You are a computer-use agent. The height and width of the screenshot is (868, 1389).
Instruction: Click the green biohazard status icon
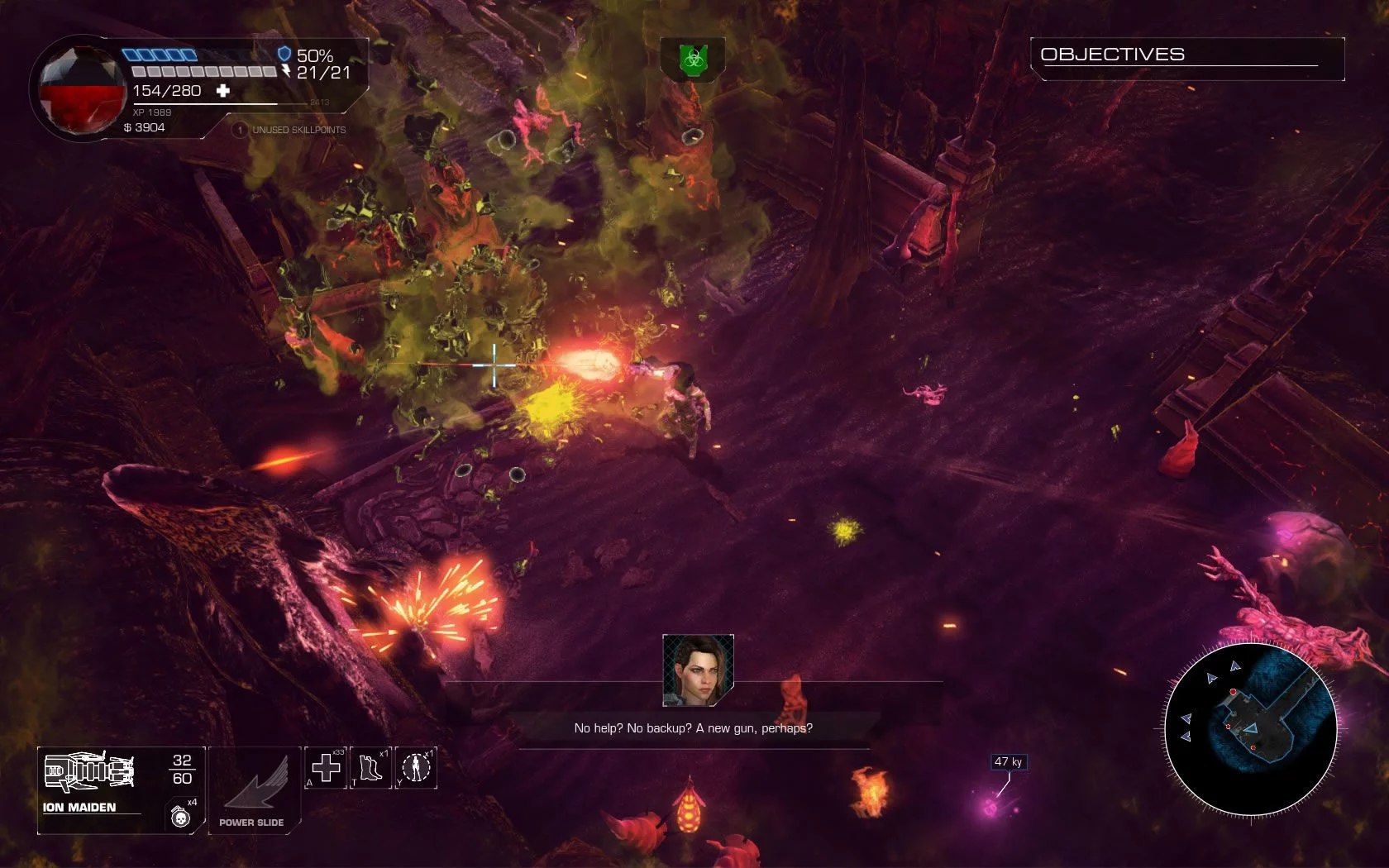[693, 59]
